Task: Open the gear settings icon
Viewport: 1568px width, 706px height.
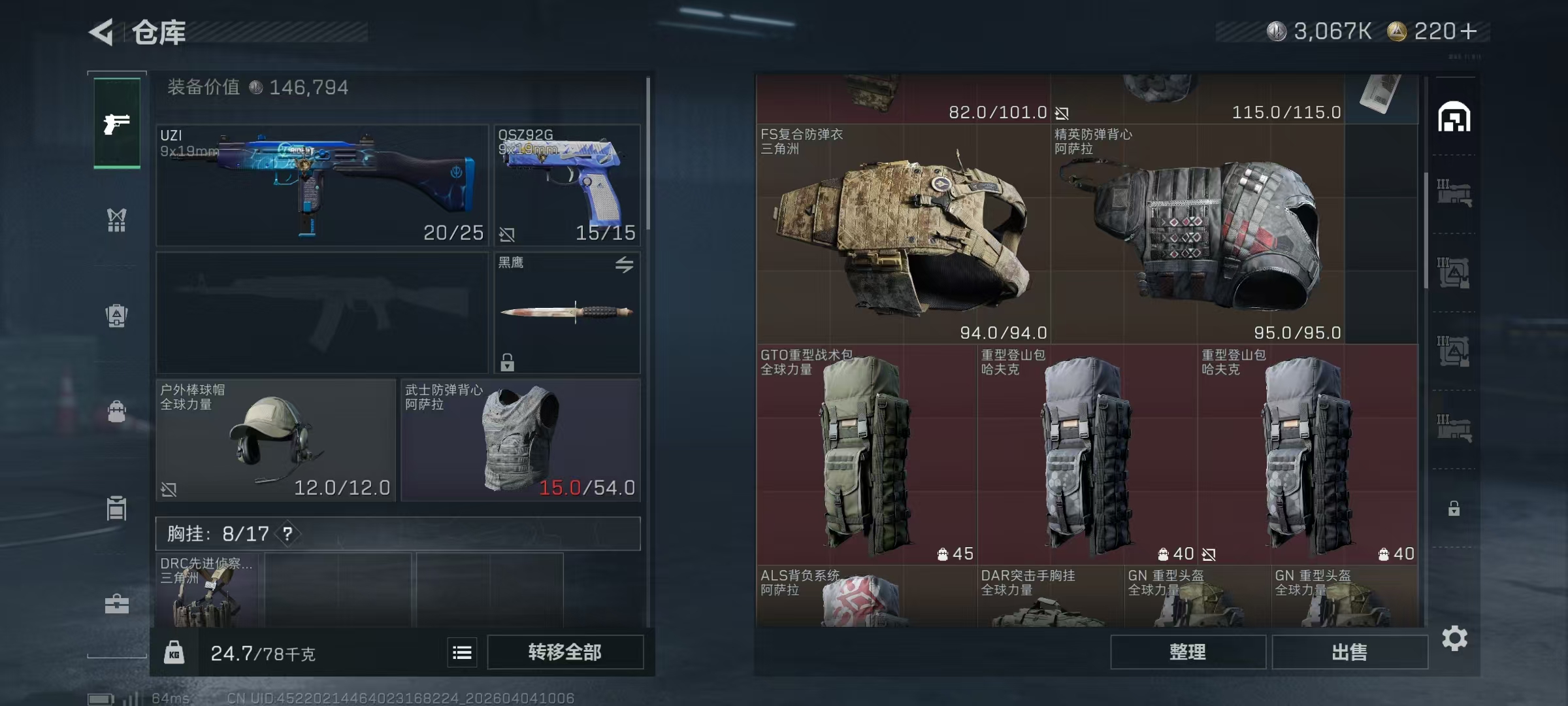Action: pyautogui.click(x=1455, y=638)
